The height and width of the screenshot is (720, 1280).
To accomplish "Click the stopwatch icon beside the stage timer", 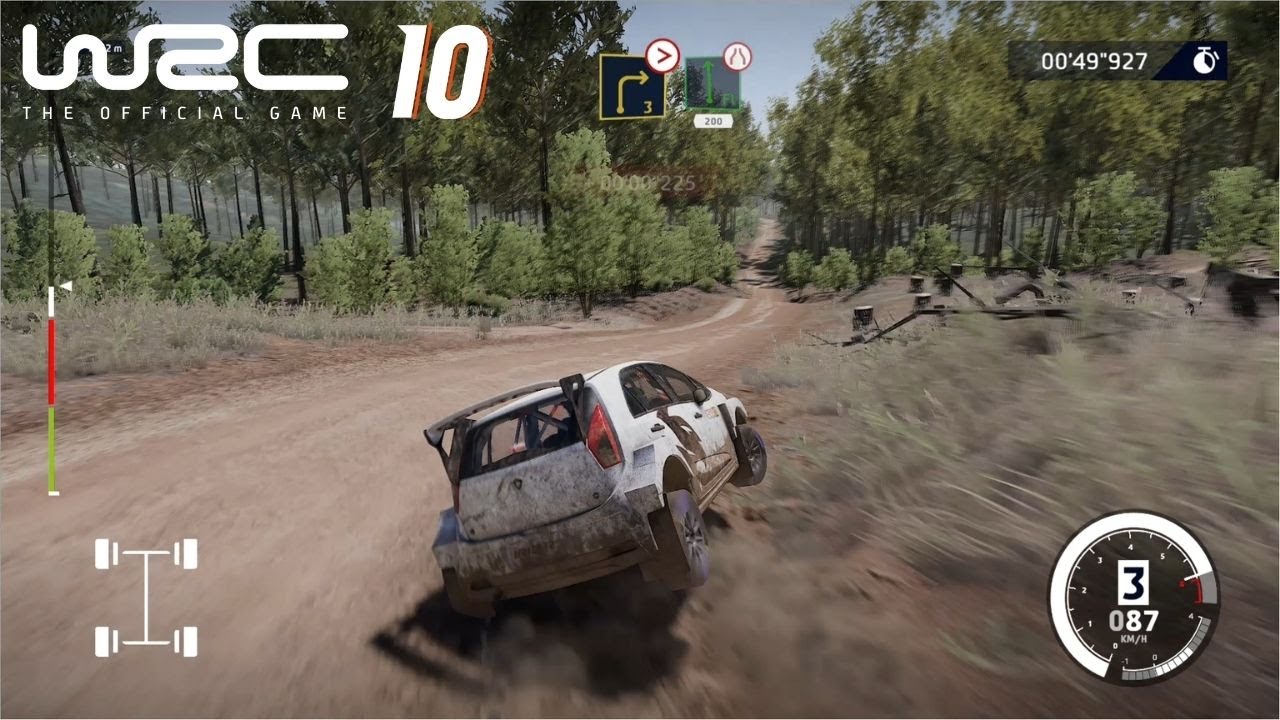I will pyautogui.click(x=1203, y=62).
